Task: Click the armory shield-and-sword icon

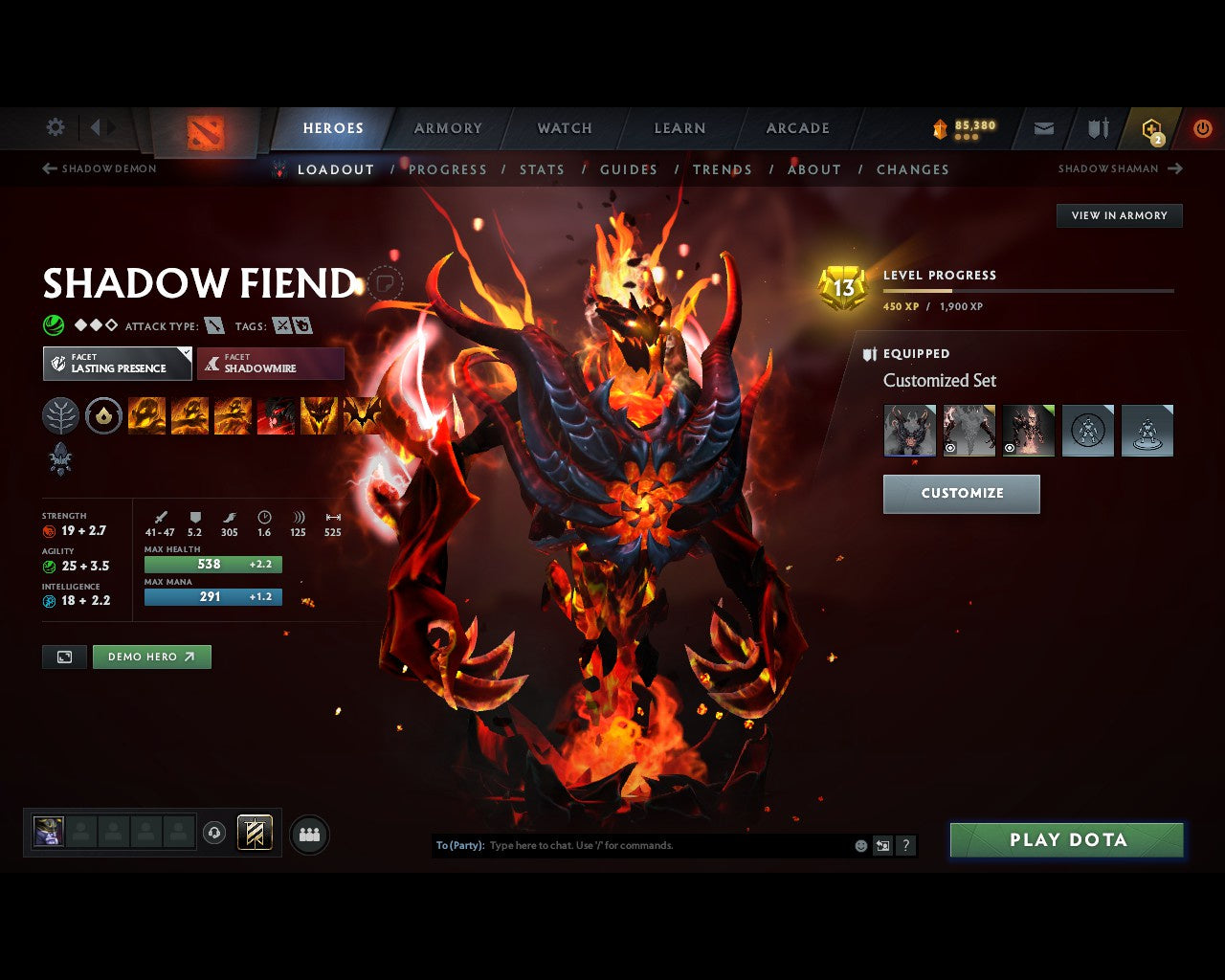Action: [1097, 127]
